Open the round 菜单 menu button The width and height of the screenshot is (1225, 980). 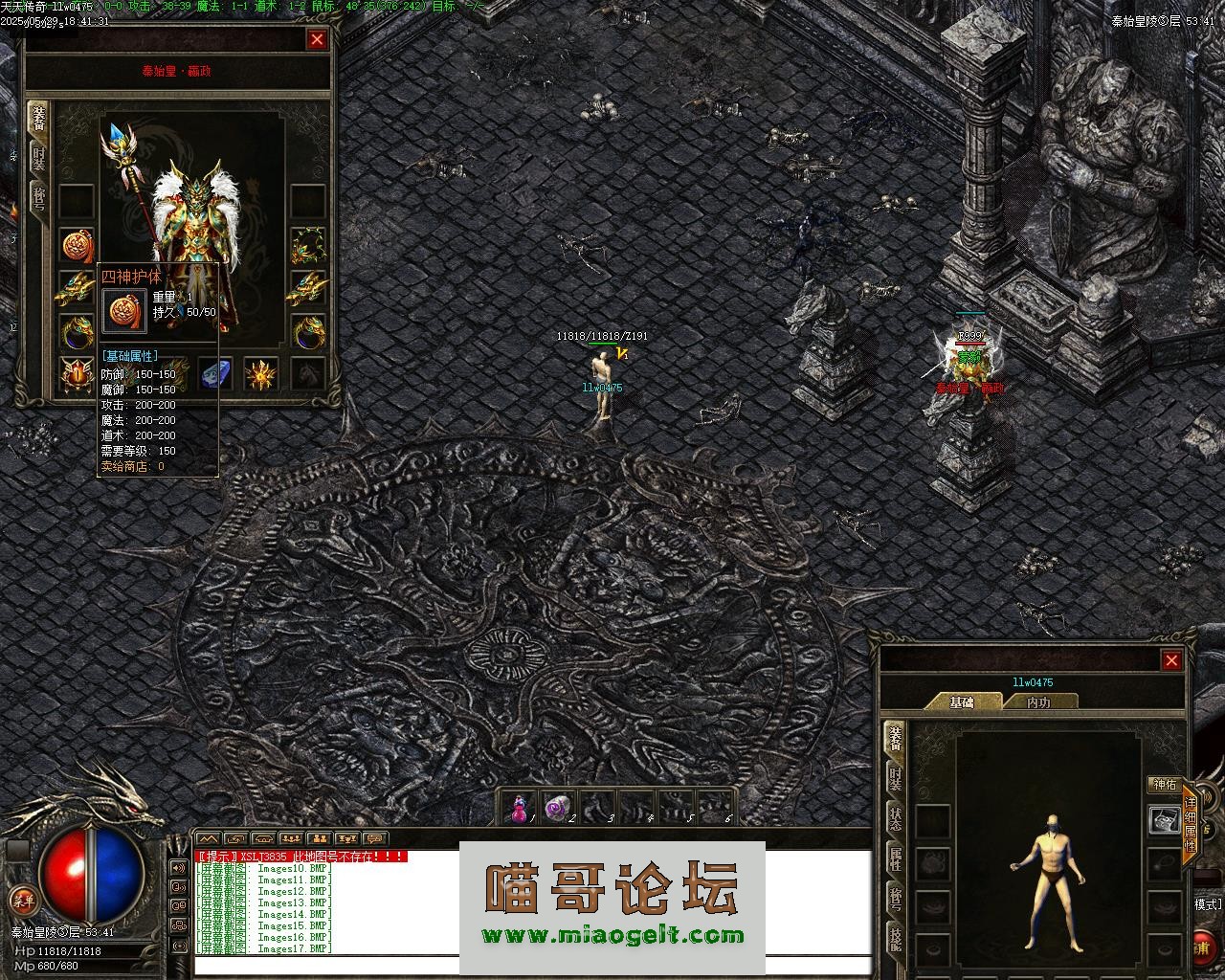point(22,900)
